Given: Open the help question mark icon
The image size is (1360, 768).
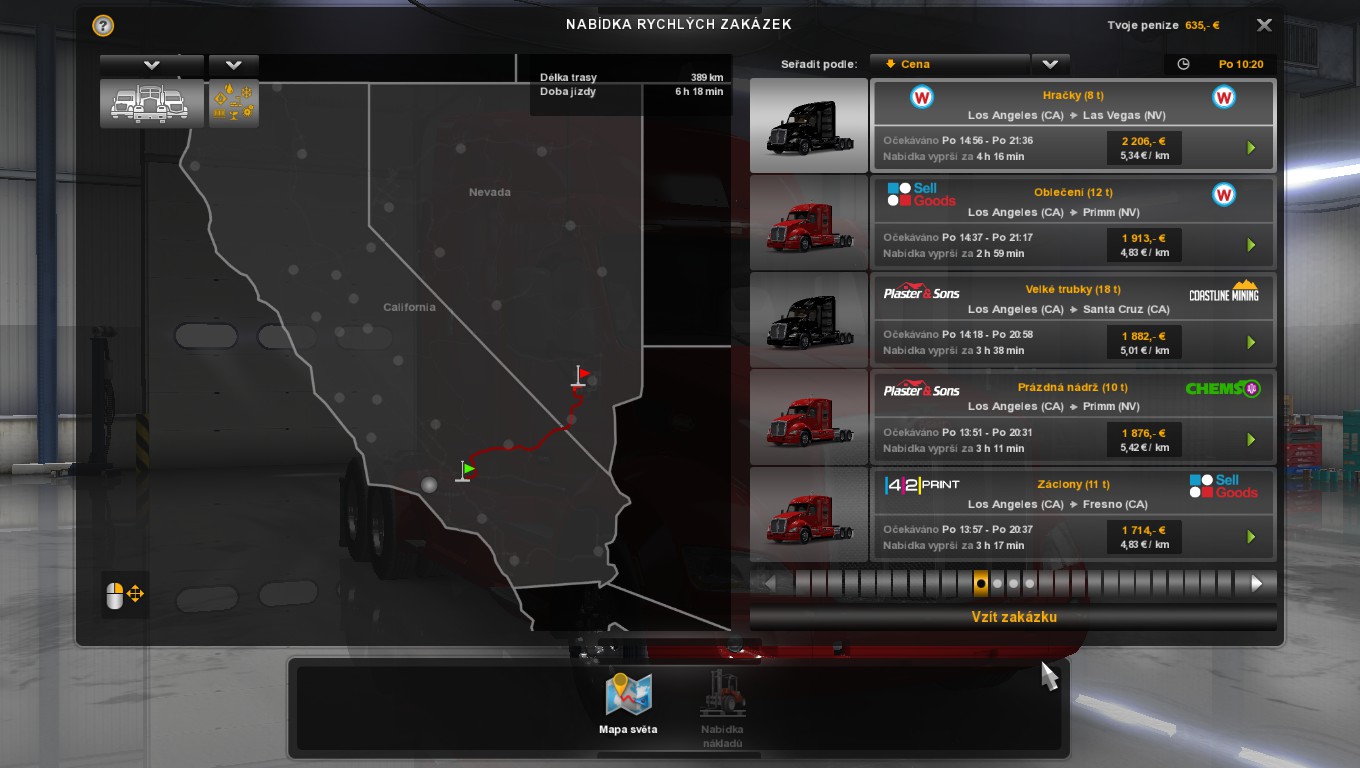Looking at the screenshot, I should coord(103,26).
